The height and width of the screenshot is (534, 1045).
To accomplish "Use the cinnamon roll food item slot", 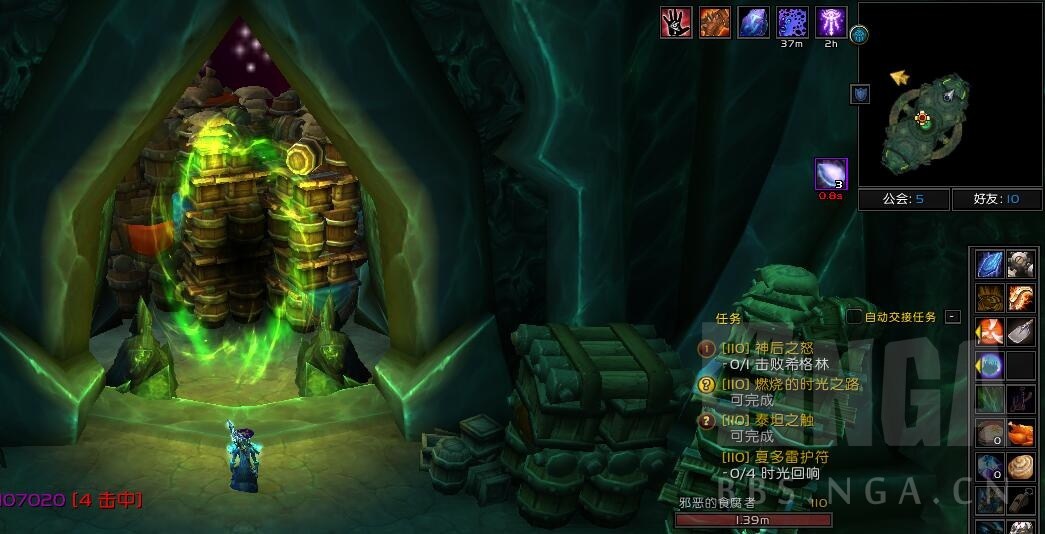I will click(1020, 467).
